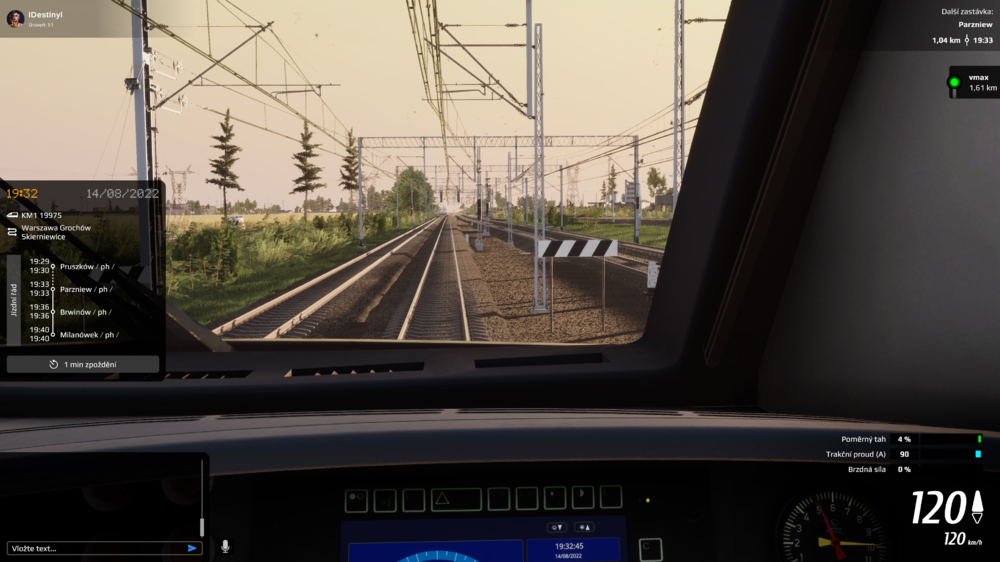The image size is (1000, 562).
Task: Select the Pruszków stop in the timetable
Action: click(x=86, y=266)
